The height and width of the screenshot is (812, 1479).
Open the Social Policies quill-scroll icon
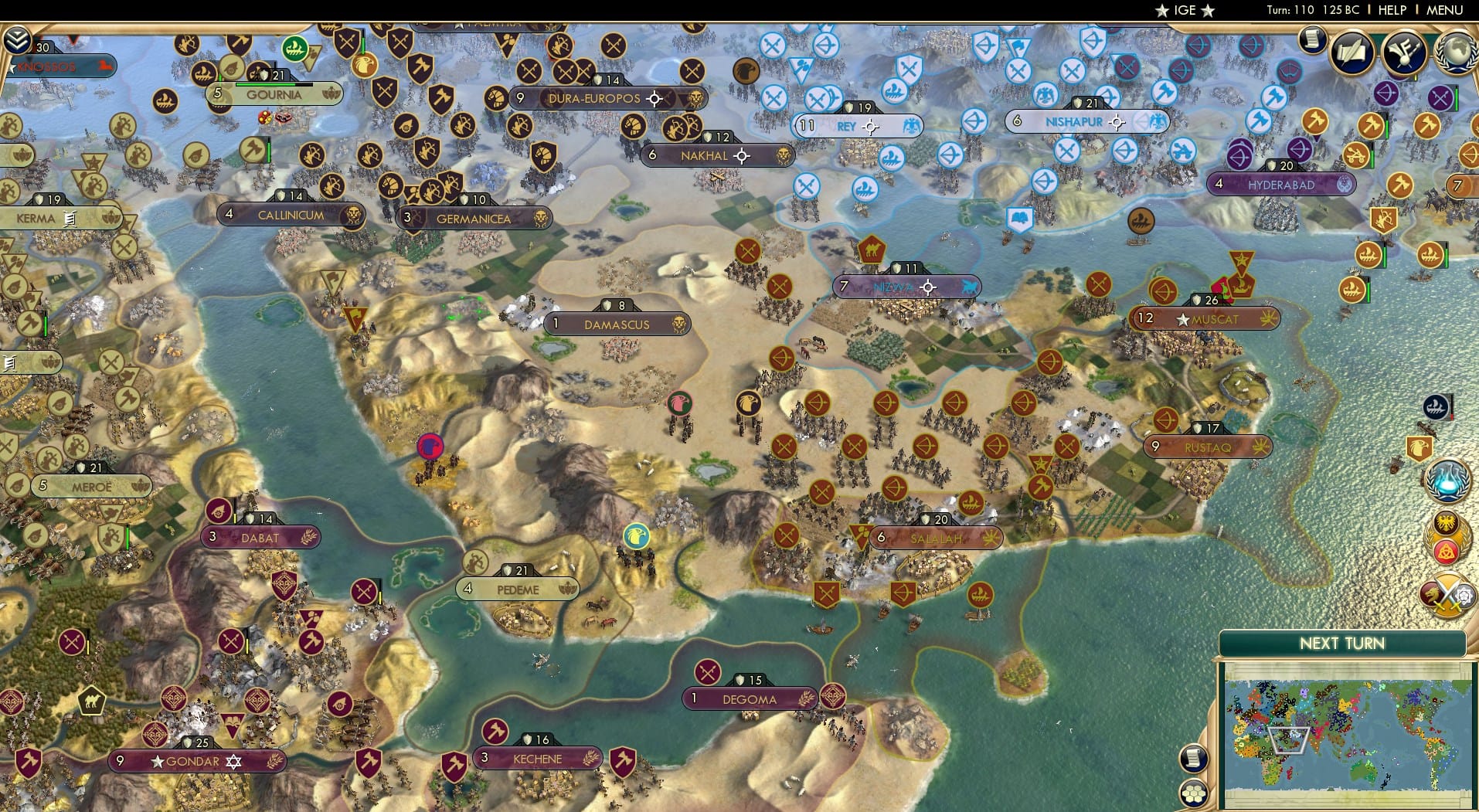pos(1351,53)
